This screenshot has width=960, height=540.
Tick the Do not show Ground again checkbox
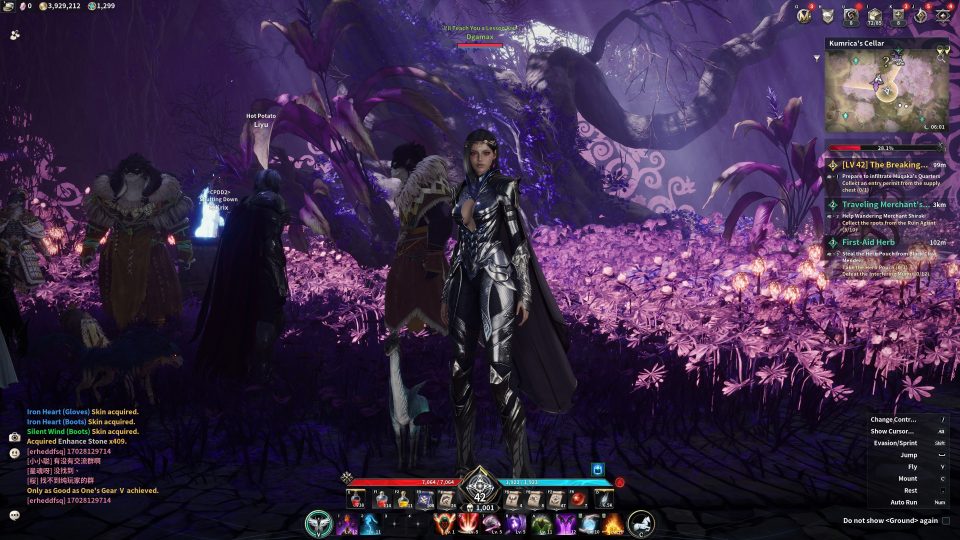946,520
